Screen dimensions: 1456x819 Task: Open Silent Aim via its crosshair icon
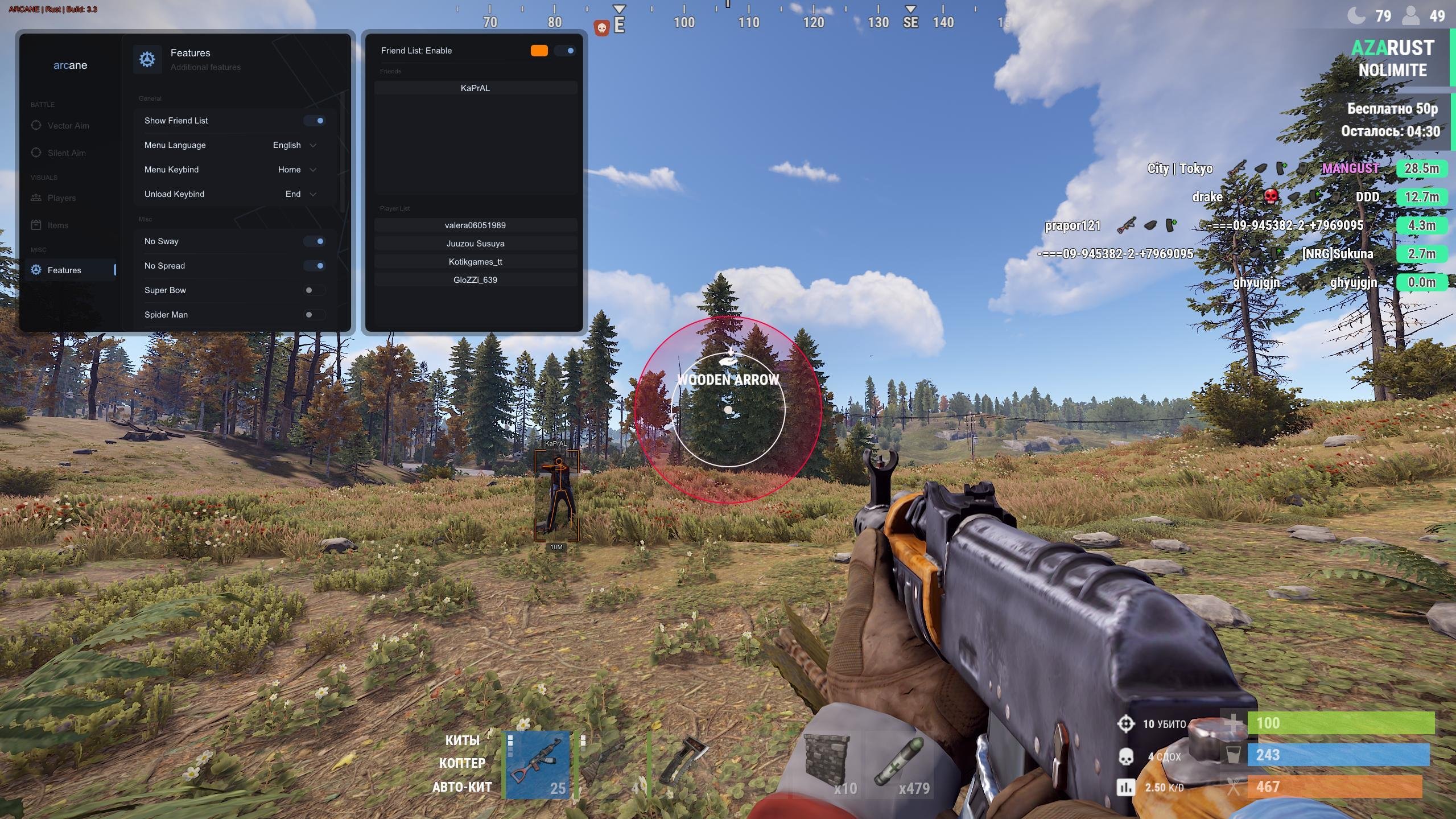[36, 153]
